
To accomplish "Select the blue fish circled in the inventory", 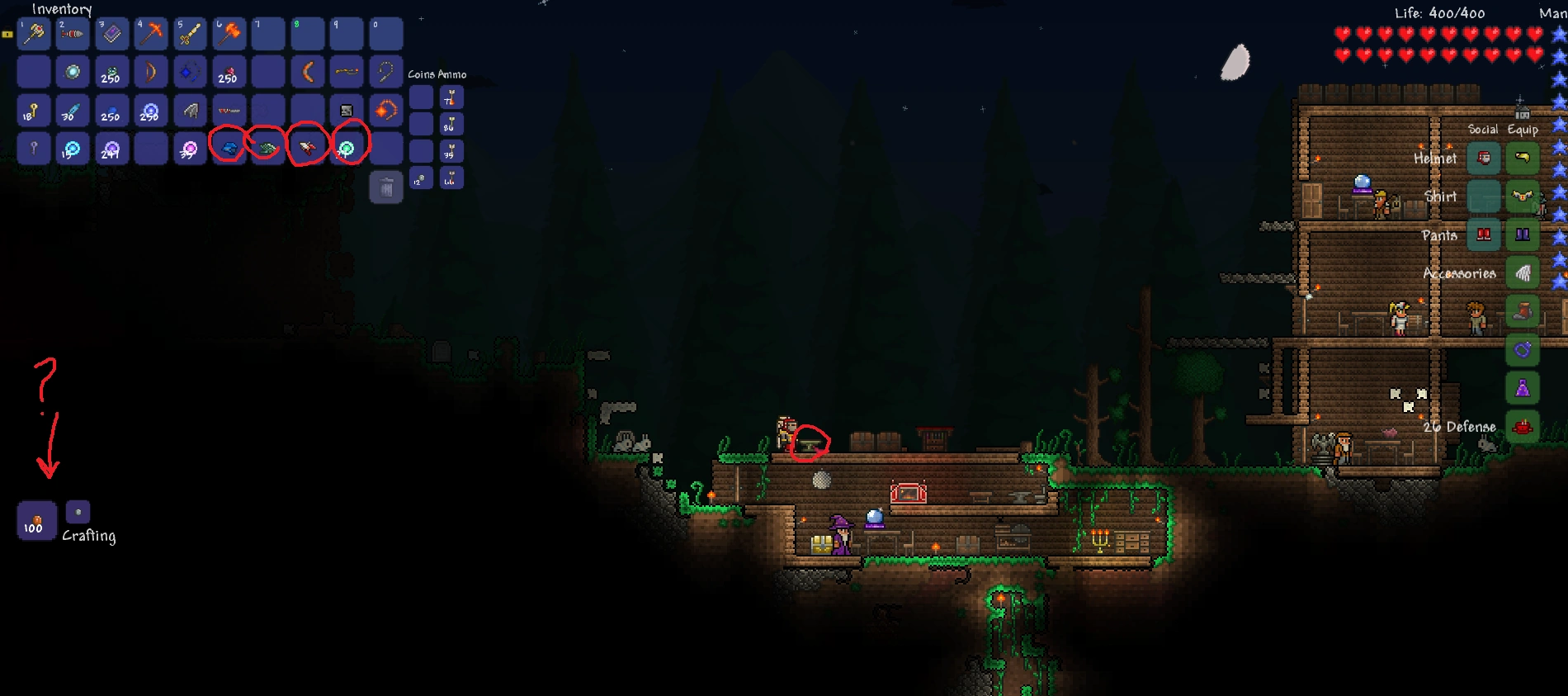I will 229,149.
